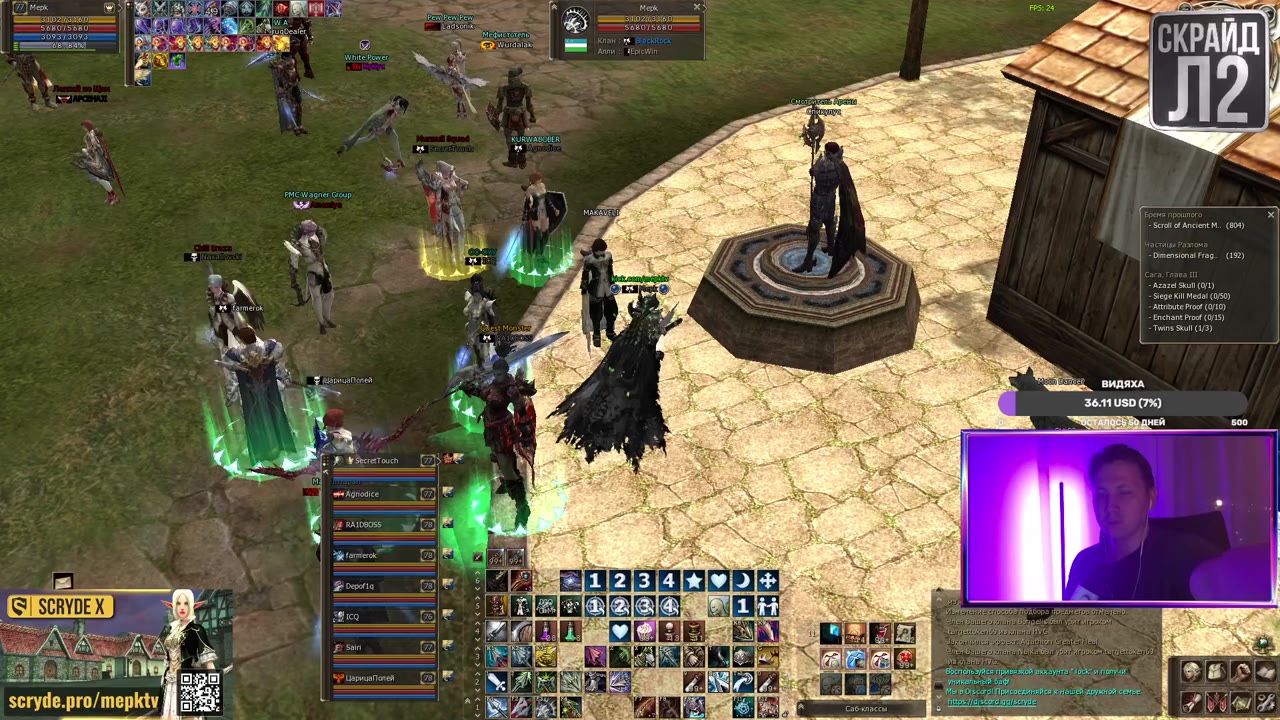
Task: Use the green potion hotbar slot
Action: [x=569, y=632]
